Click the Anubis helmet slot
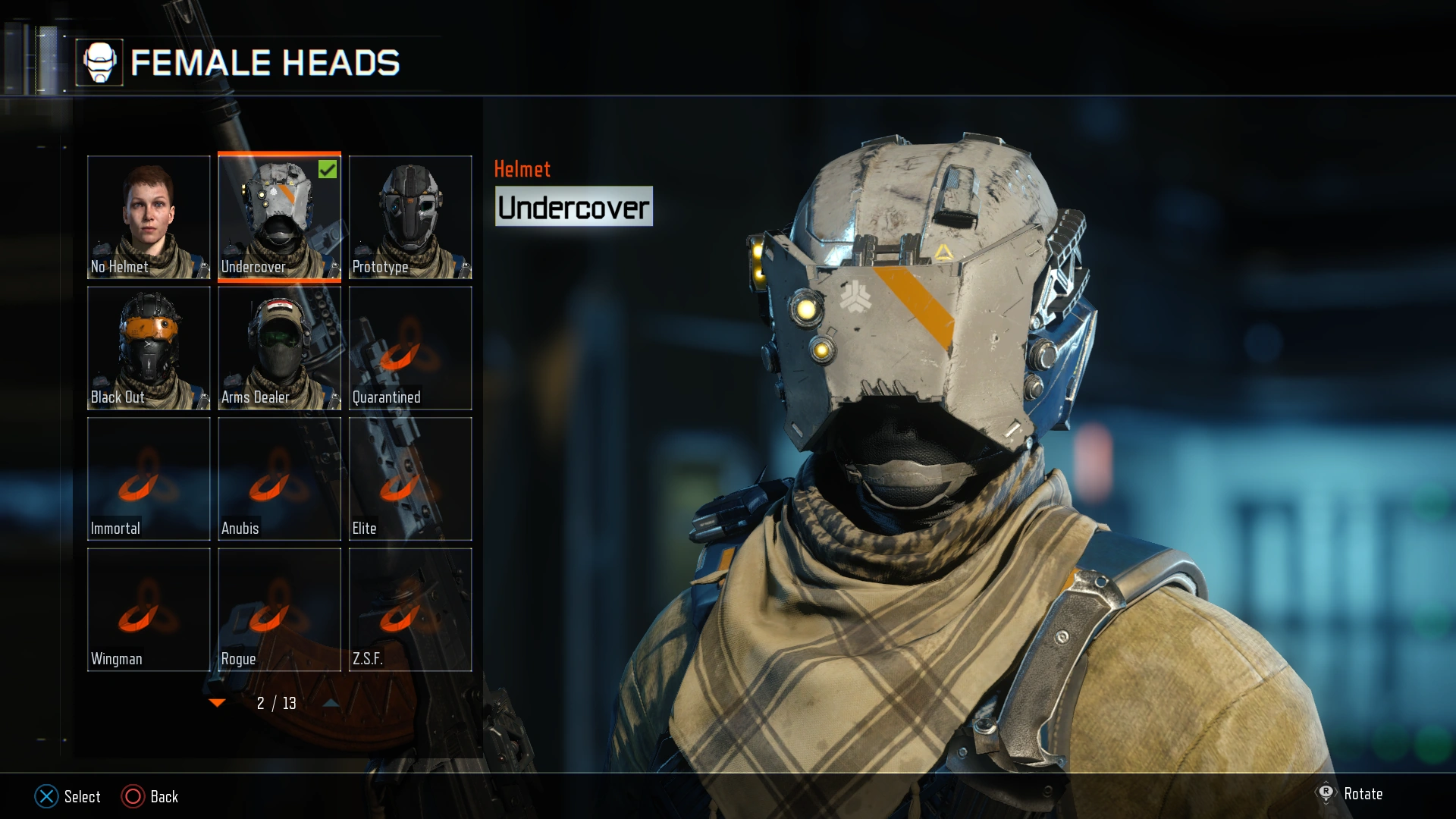Screen dimensions: 1456x819 pyautogui.click(x=279, y=479)
